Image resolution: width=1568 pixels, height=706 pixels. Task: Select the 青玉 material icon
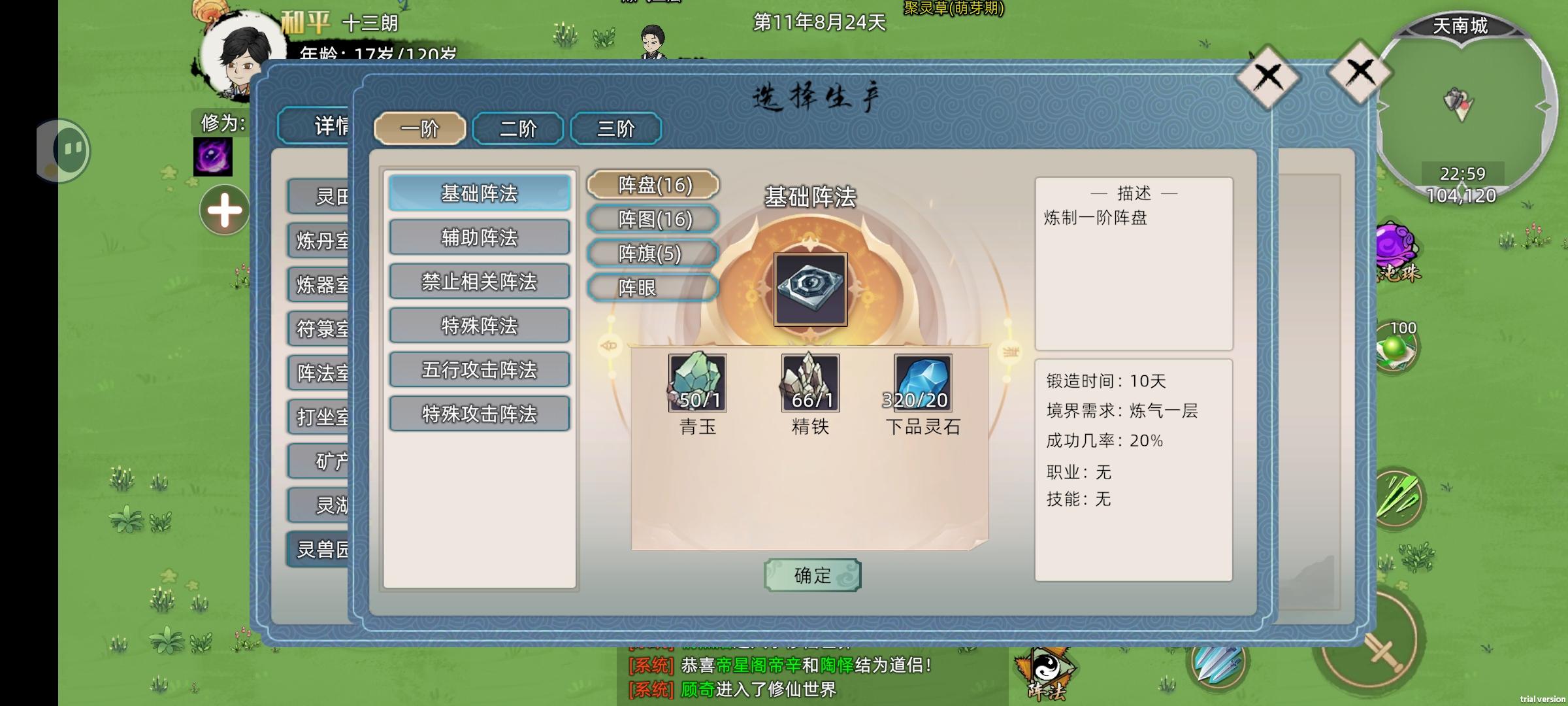pos(698,384)
